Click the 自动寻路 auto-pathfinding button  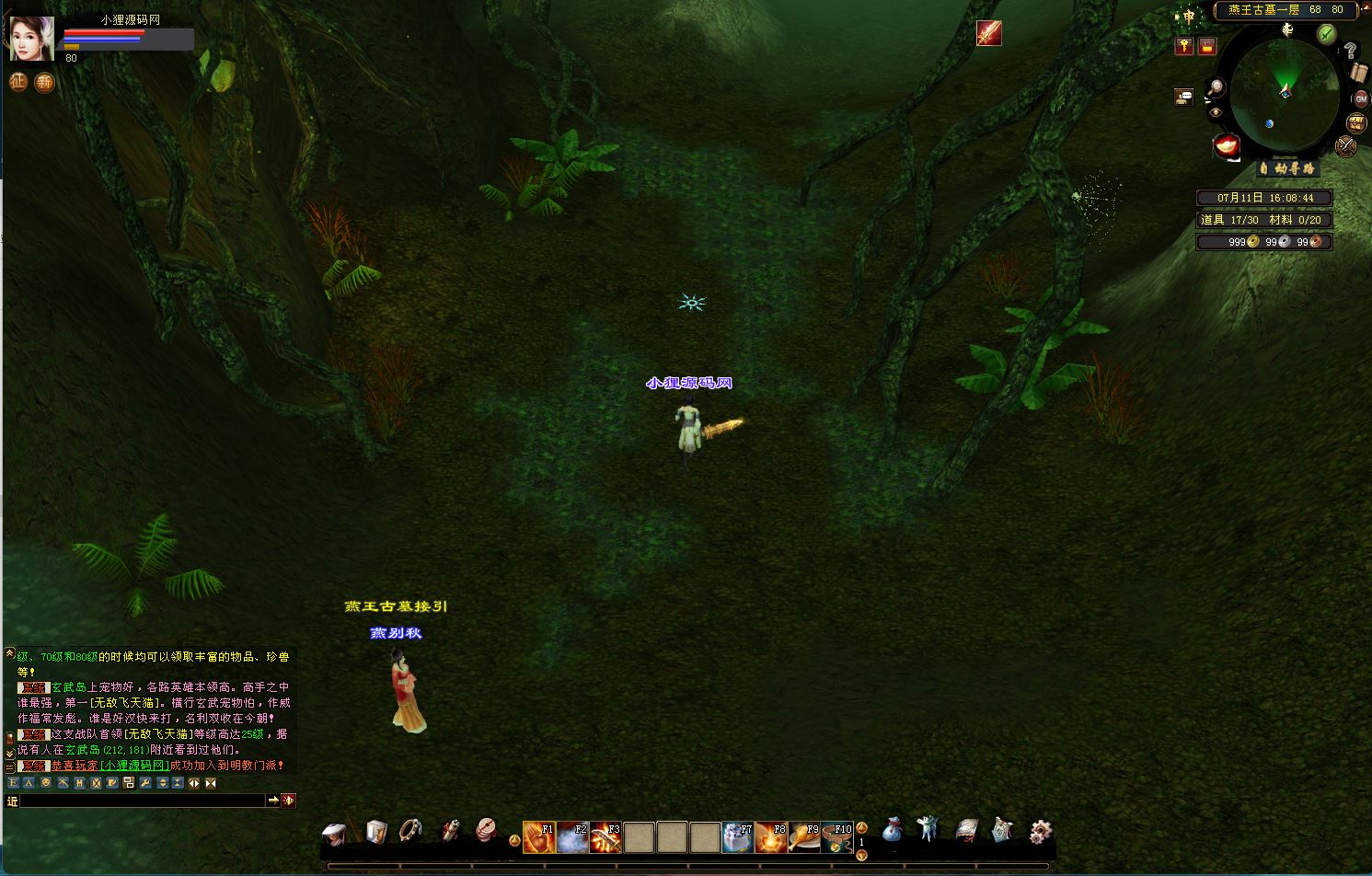[1288, 169]
